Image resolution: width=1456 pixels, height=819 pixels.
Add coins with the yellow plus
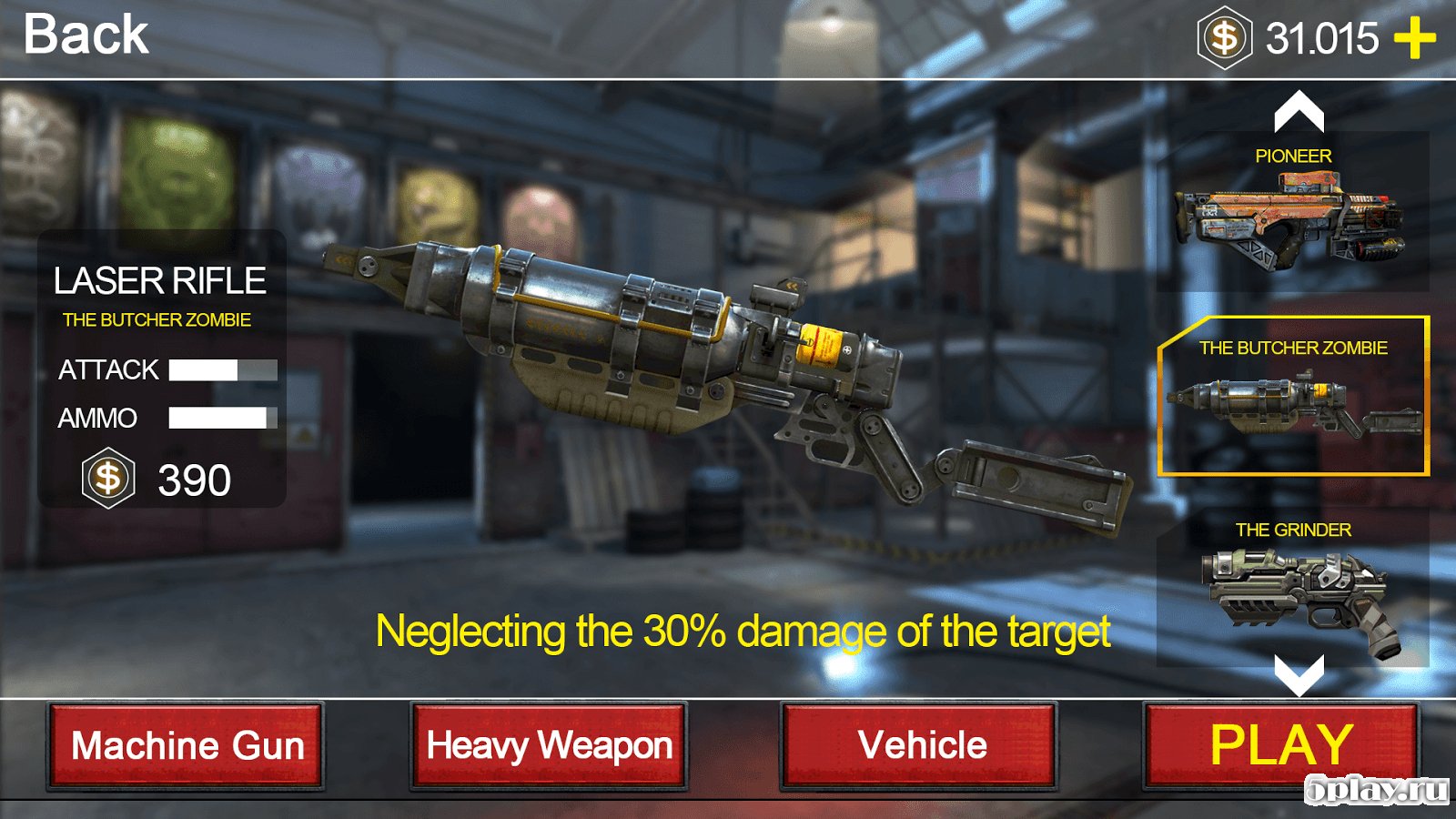(1414, 38)
